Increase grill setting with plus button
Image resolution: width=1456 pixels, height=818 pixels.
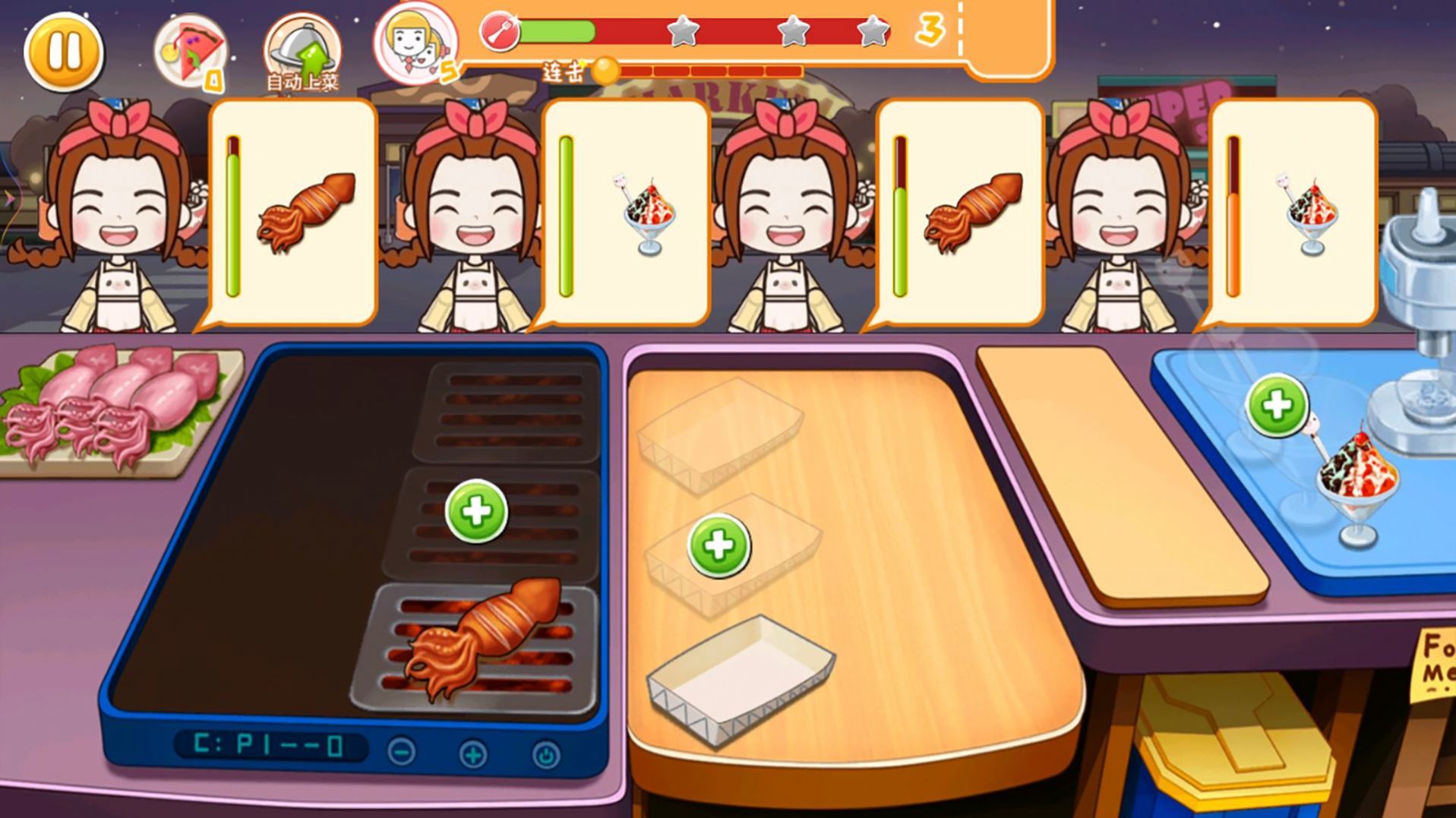tap(473, 754)
